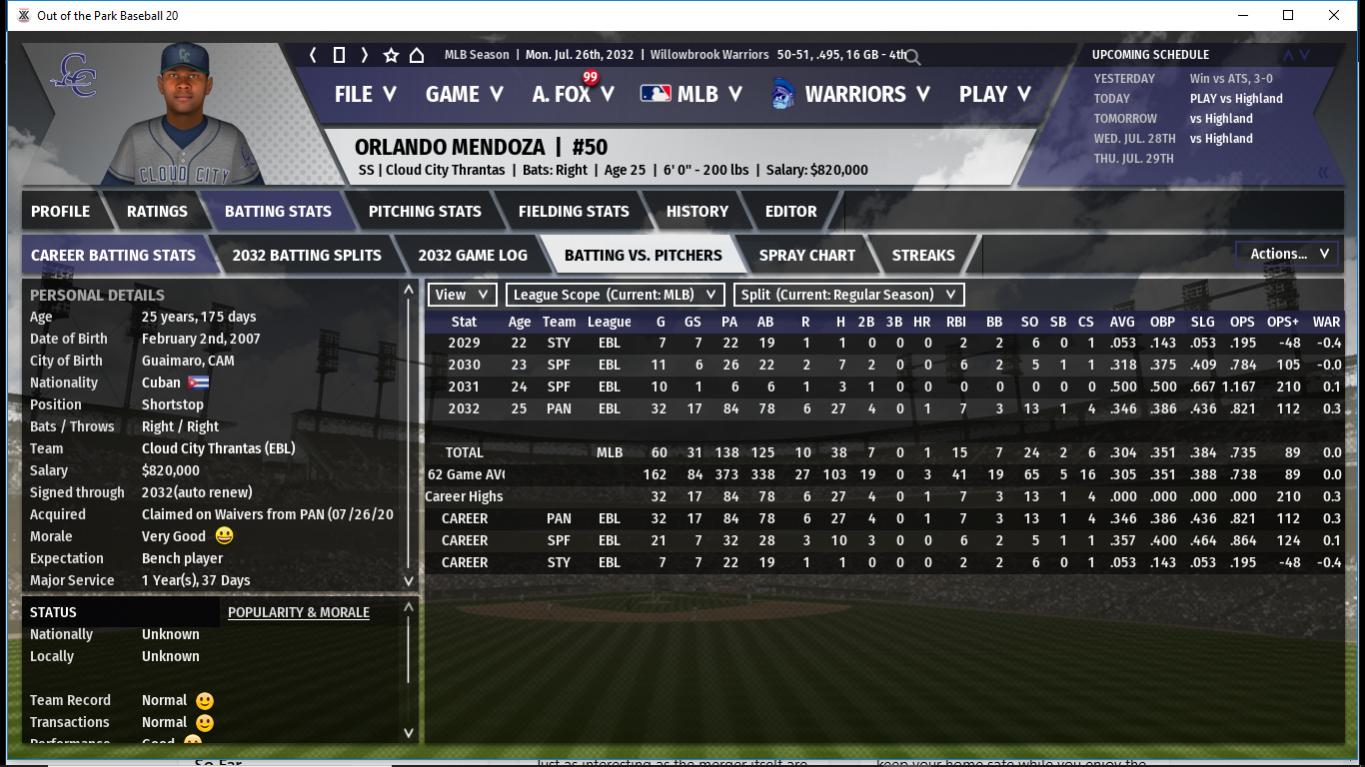Expand the Actions dropdown
The width and height of the screenshot is (1365, 767).
[1287, 254]
